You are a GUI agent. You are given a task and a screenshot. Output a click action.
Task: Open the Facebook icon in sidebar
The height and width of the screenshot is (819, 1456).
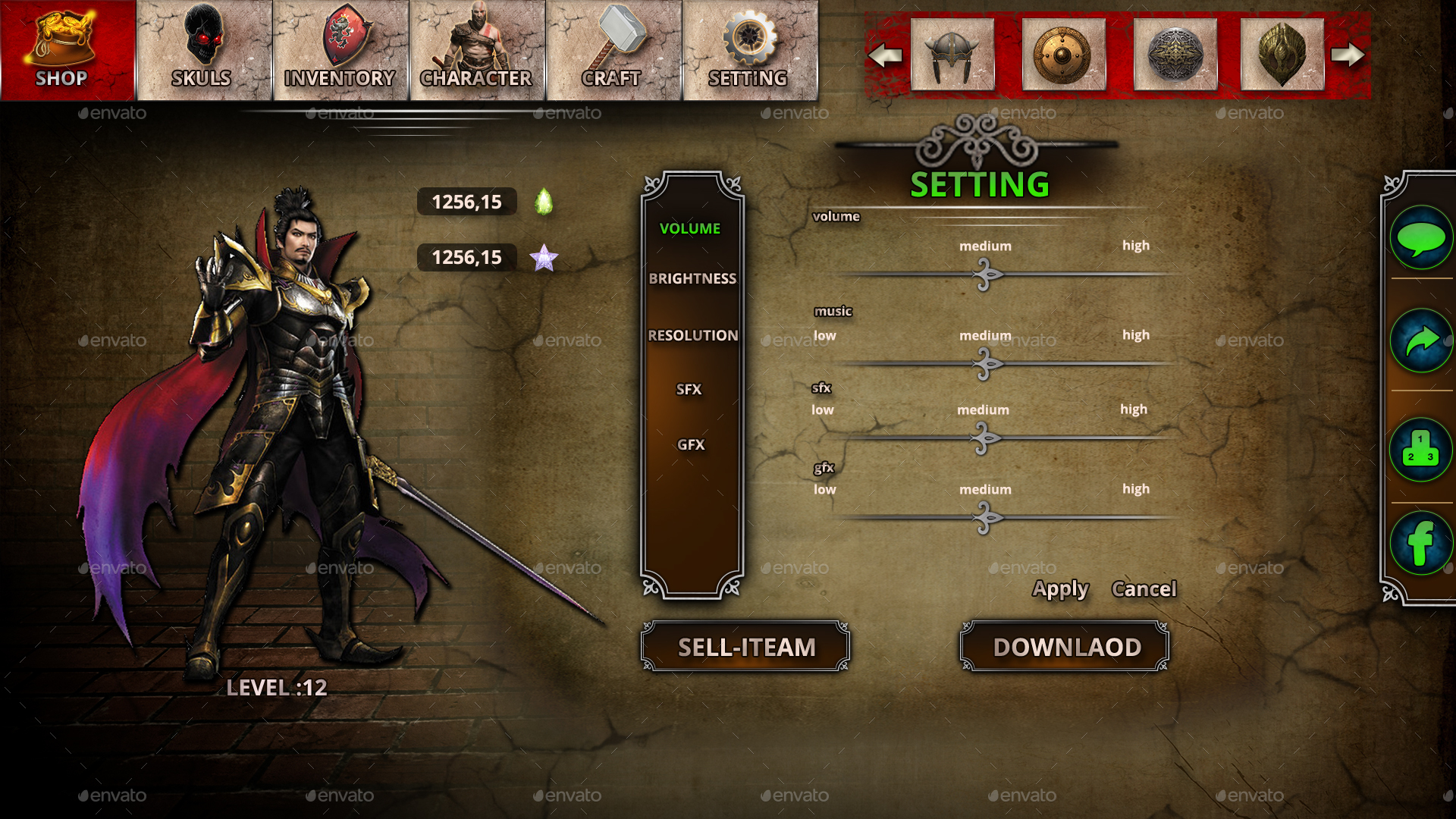[1422, 543]
